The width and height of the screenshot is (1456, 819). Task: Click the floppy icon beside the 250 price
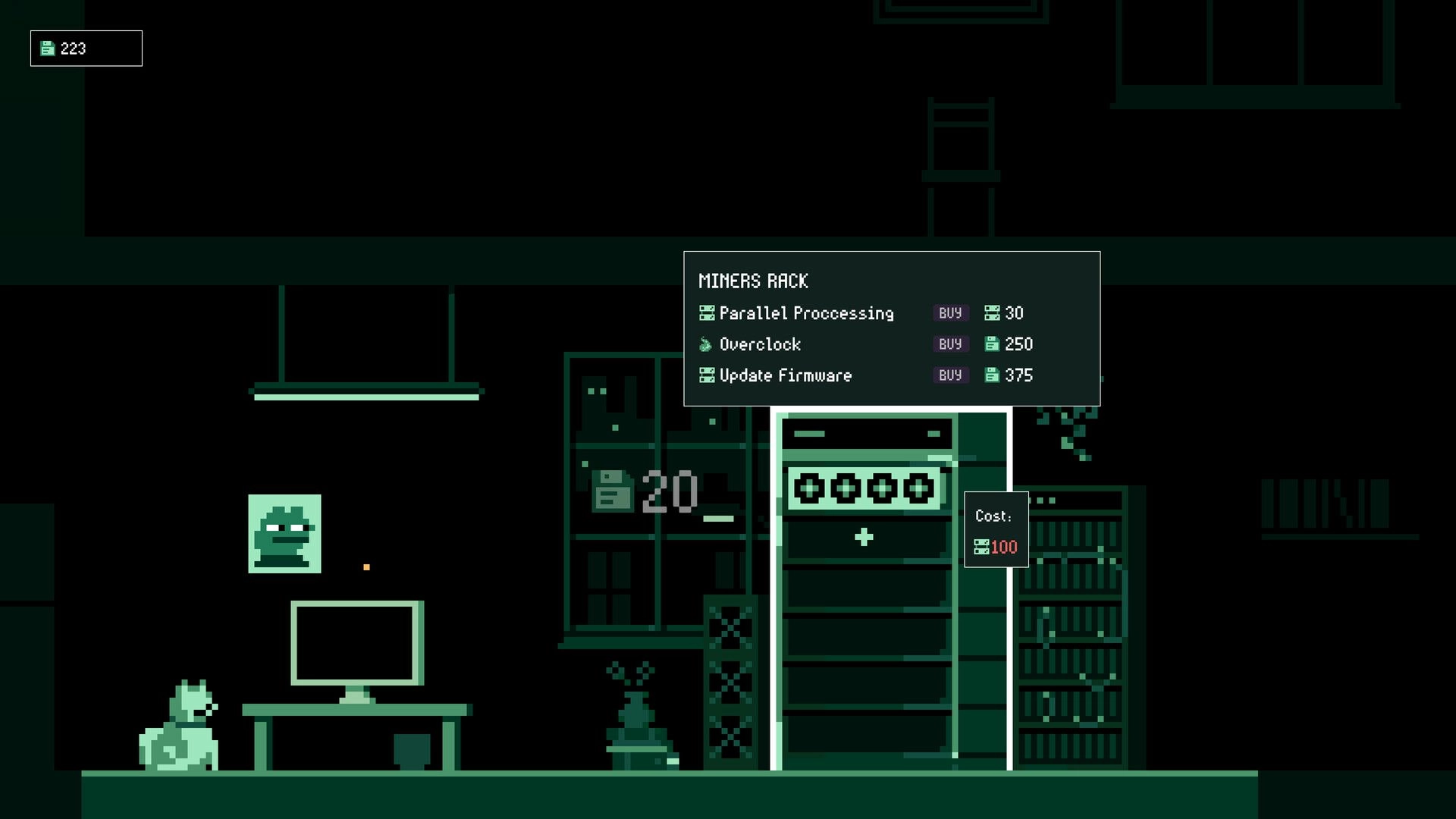tap(993, 344)
